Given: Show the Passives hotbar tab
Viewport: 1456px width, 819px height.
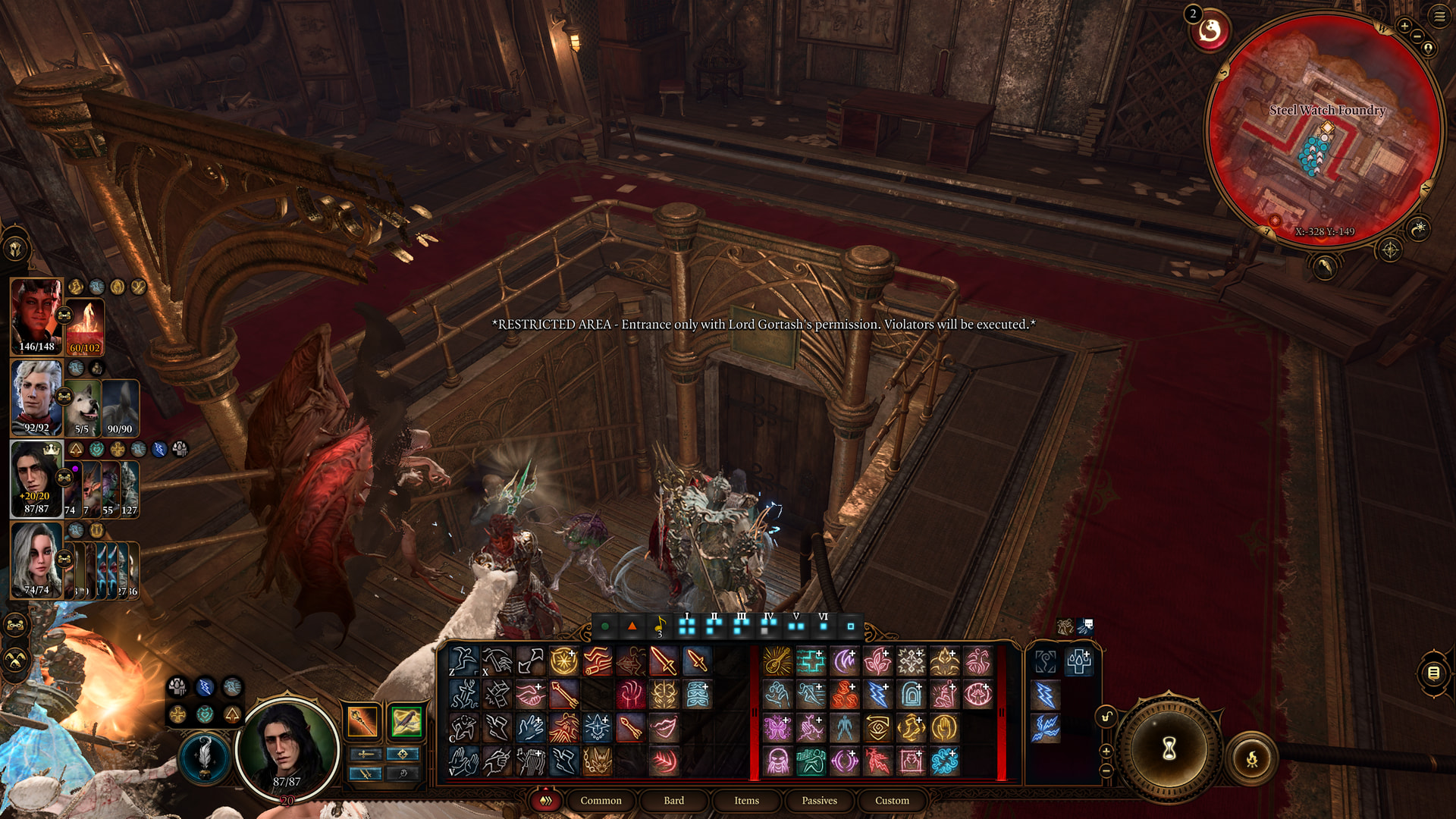Looking at the screenshot, I should (819, 800).
